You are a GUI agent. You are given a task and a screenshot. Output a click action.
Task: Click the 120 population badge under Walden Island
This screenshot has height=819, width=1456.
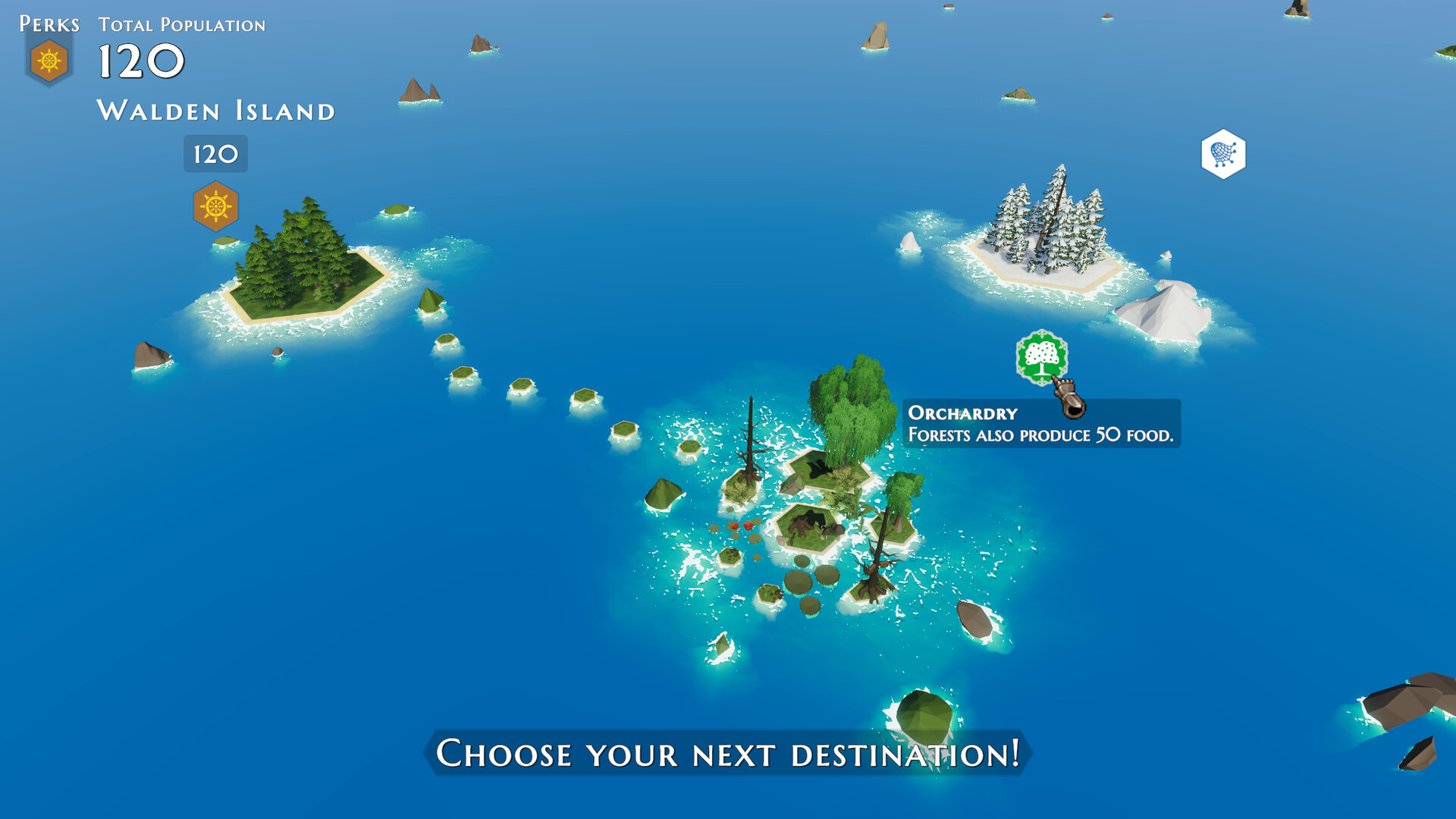tap(215, 154)
